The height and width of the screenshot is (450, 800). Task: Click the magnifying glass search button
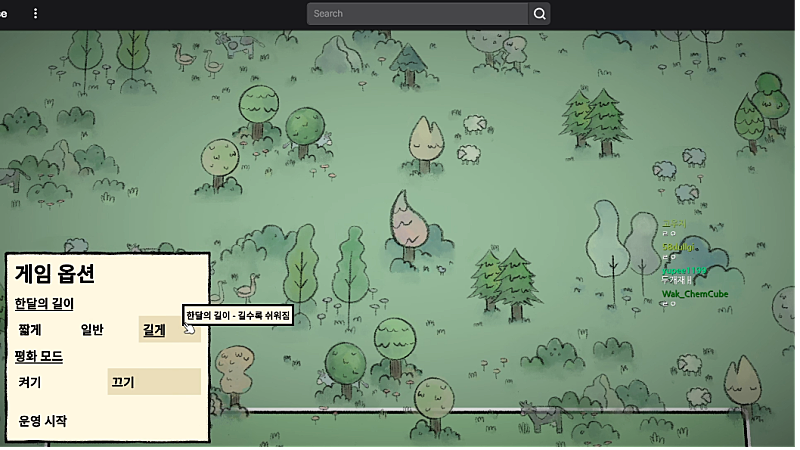(x=540, y=14)
